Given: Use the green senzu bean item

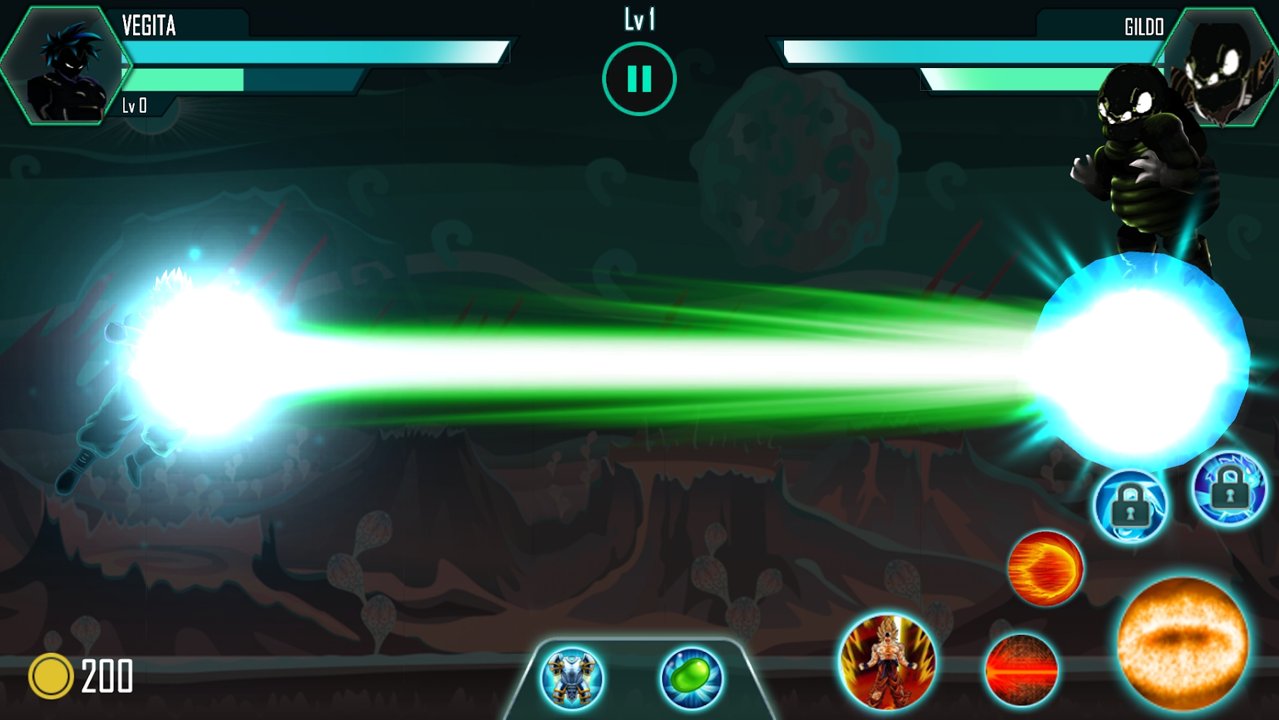Looking at the screenshot, I should [x=691, y=678].
